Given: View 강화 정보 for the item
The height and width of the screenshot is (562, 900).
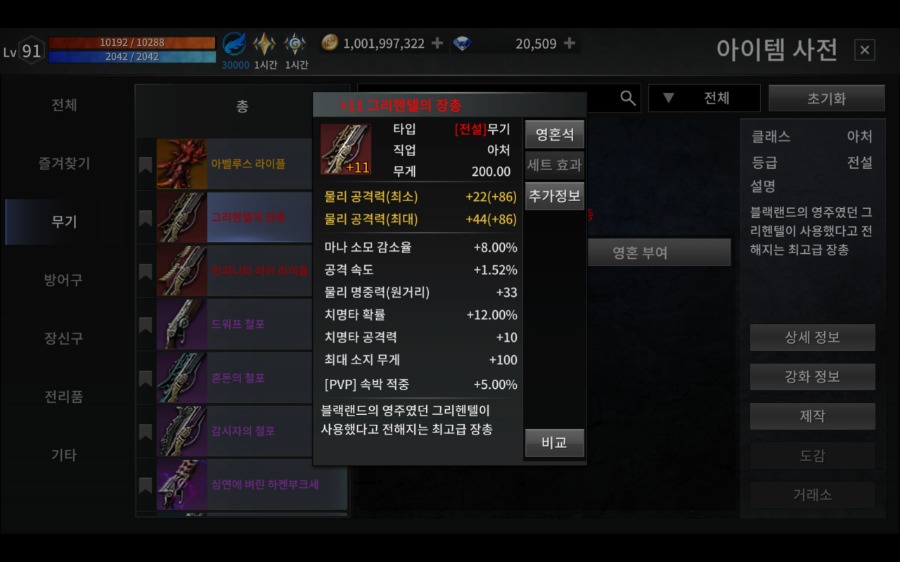Looking at the screenshot, I should [x=812, y=377].
